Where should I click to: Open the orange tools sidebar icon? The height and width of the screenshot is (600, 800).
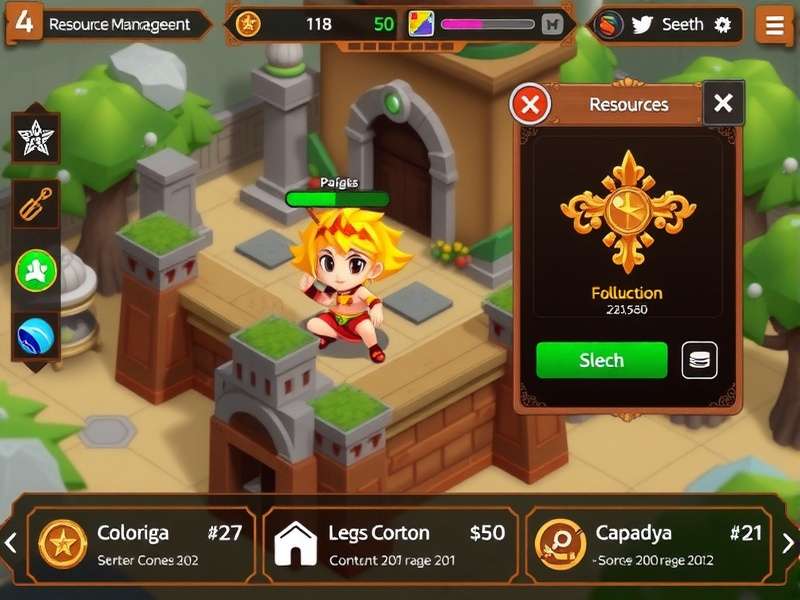point(36,205)
